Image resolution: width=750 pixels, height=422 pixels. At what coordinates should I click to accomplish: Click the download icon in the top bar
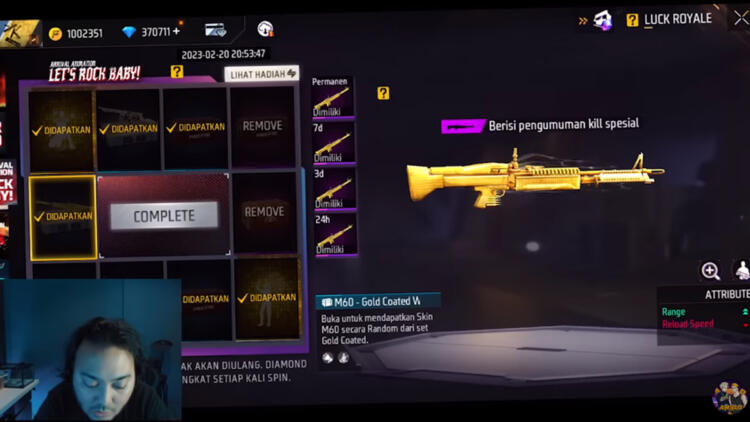pyautogui.click(x=265, y=30)
